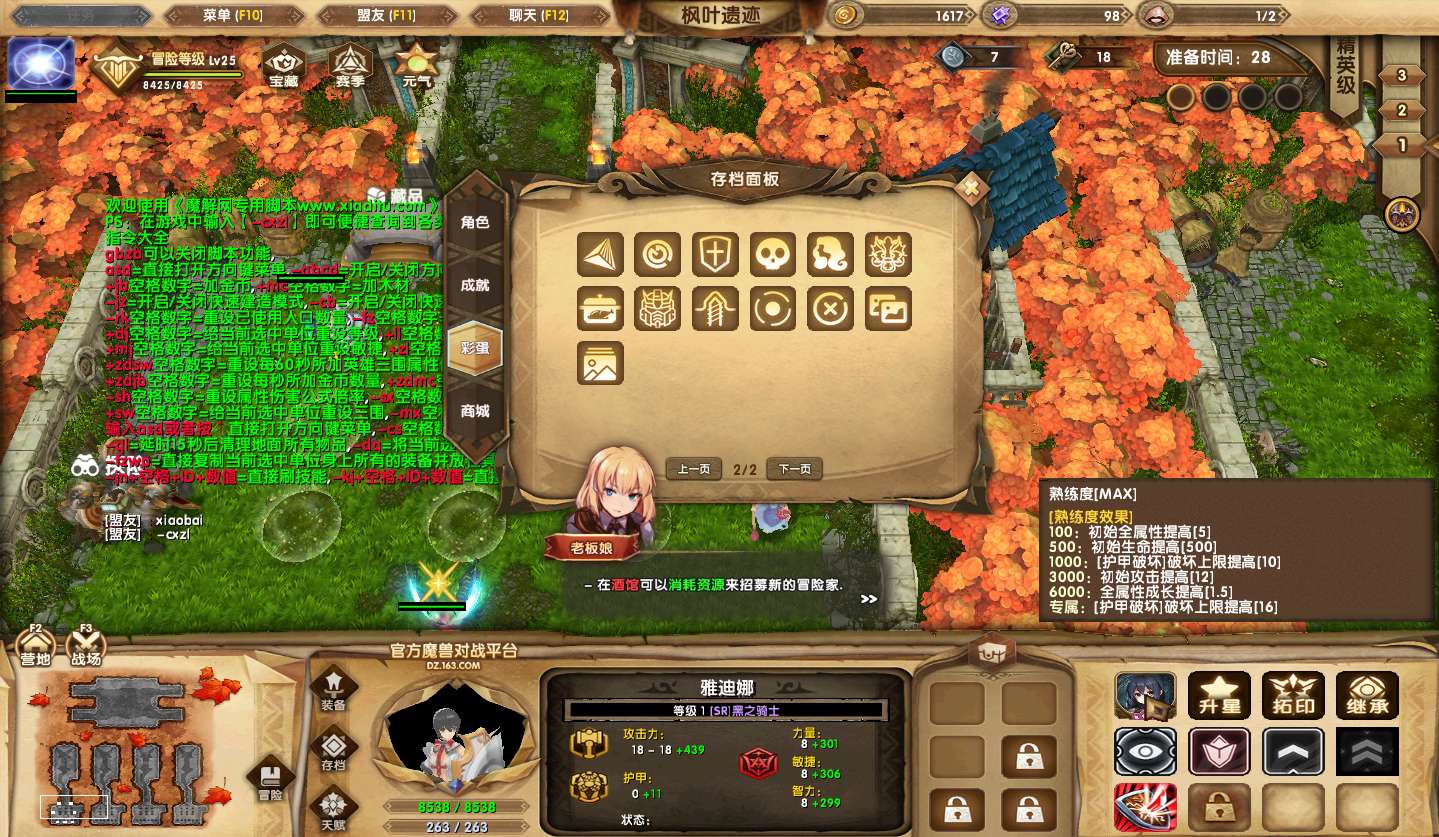Open the 宝藏 treasure icon
The height and width of the screenshot is (837, 1439).
(x=284, y=66)
